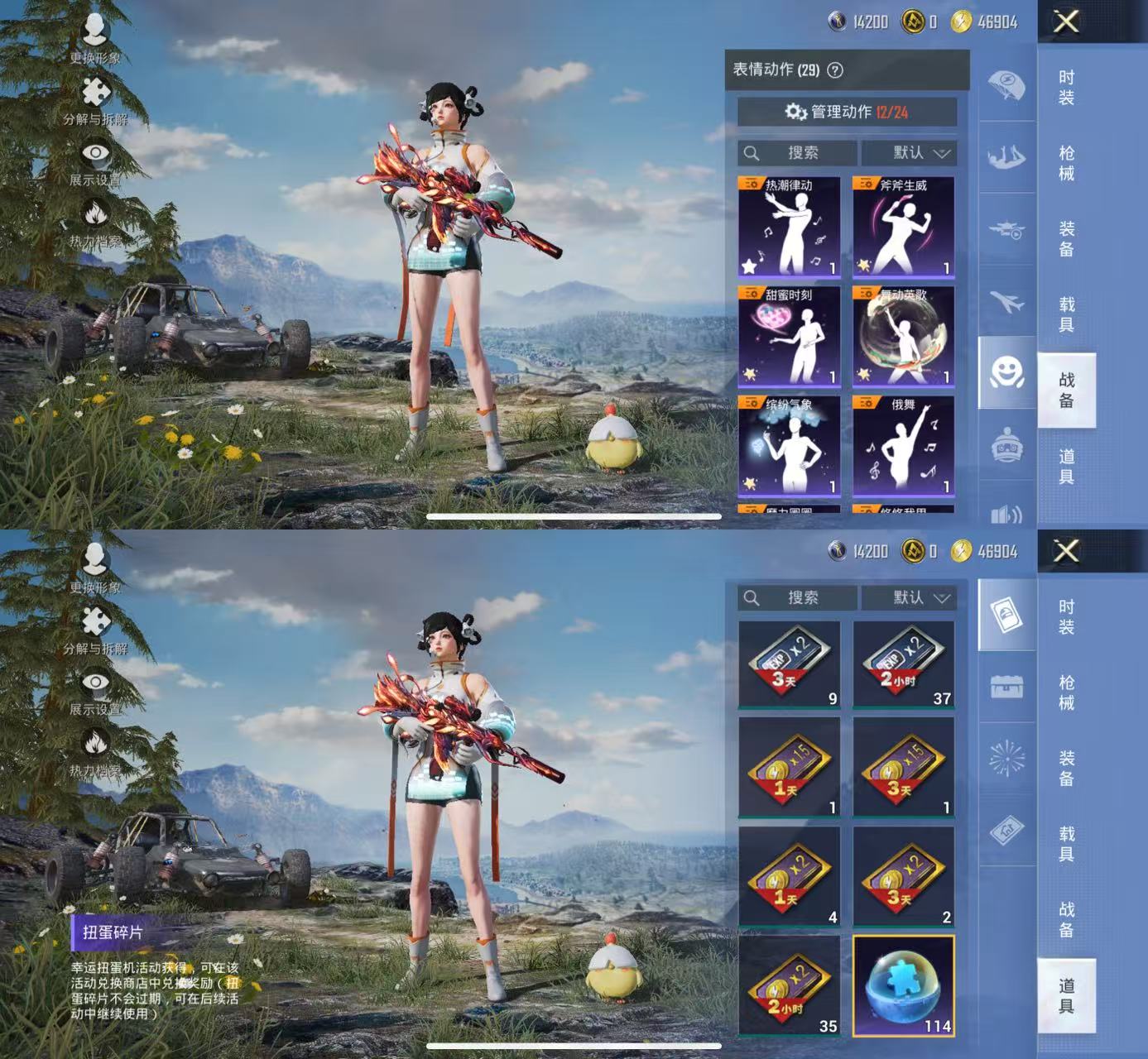Image resolution: width=1148 pixels, height=1059 pixels.
Task: Open the treasure chest panel icon
Action: 1006,685
